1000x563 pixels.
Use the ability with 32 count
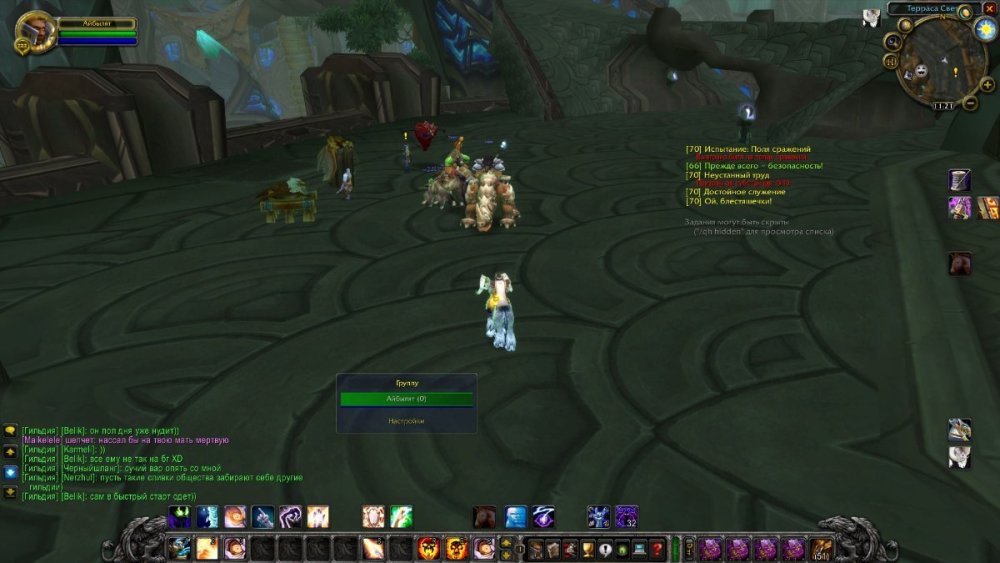627,517
